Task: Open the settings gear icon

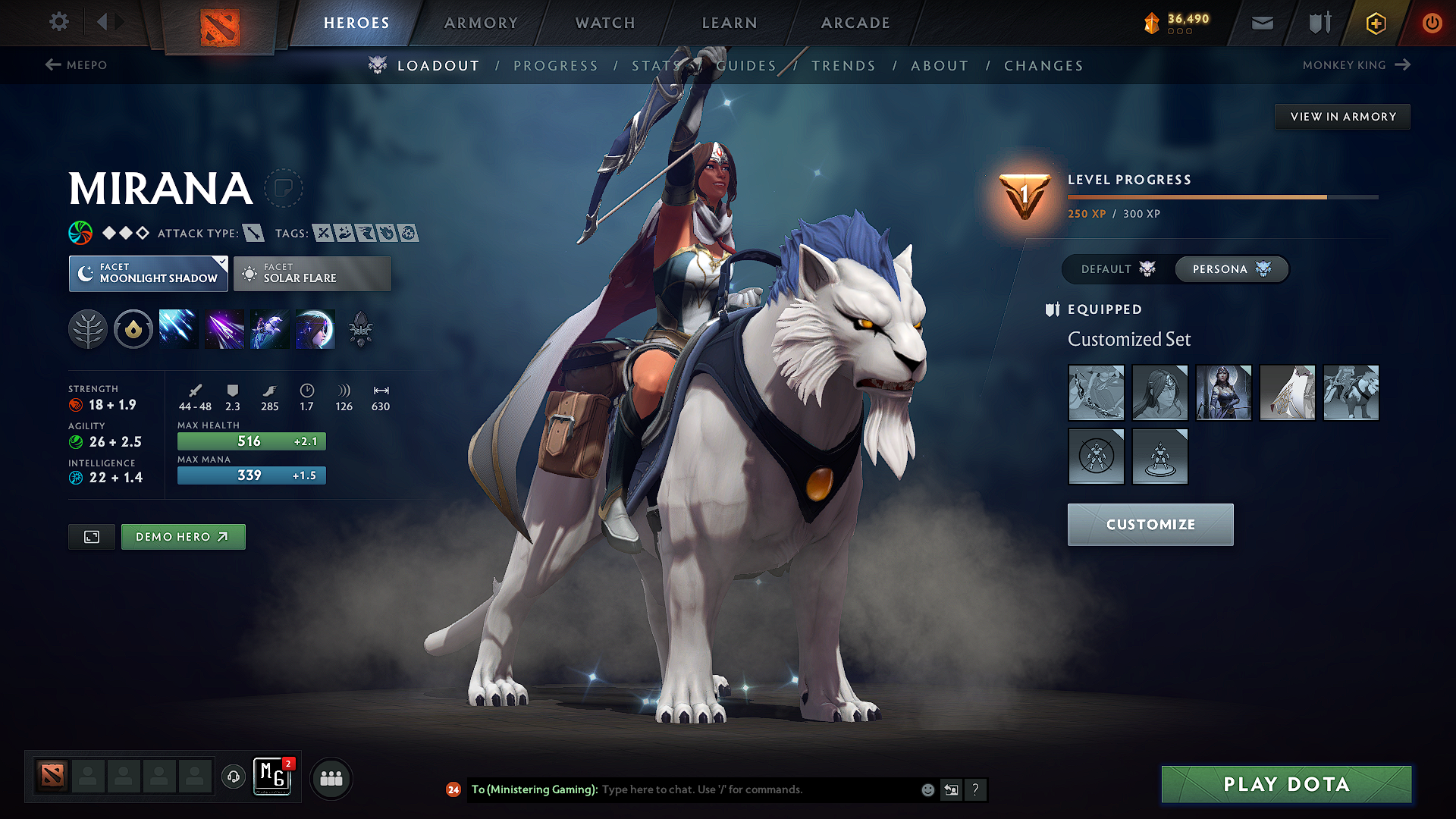Action: pyautogui.click(x=58, y=22)
